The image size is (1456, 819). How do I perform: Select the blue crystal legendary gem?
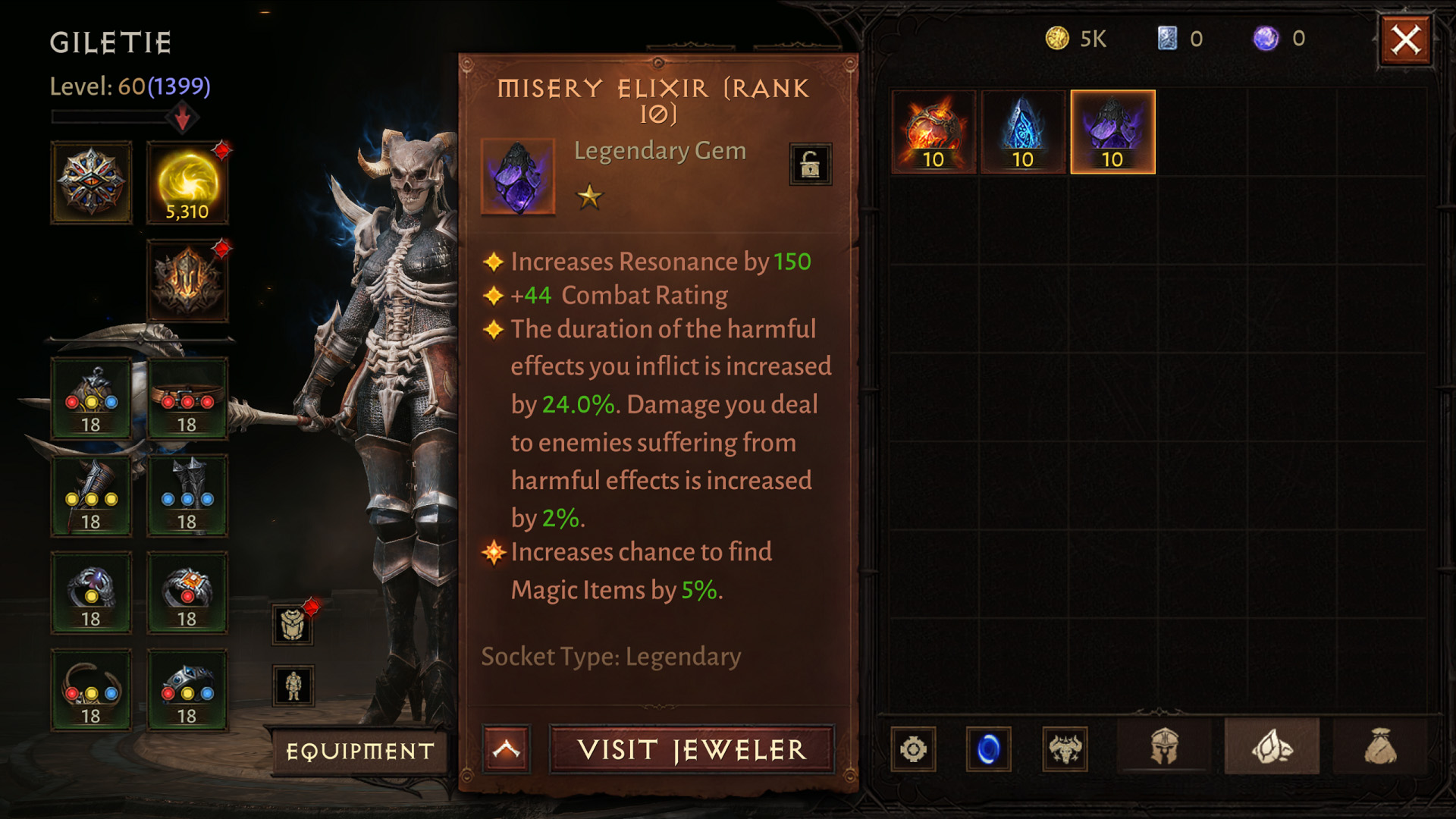click(x=1023, y=132)
